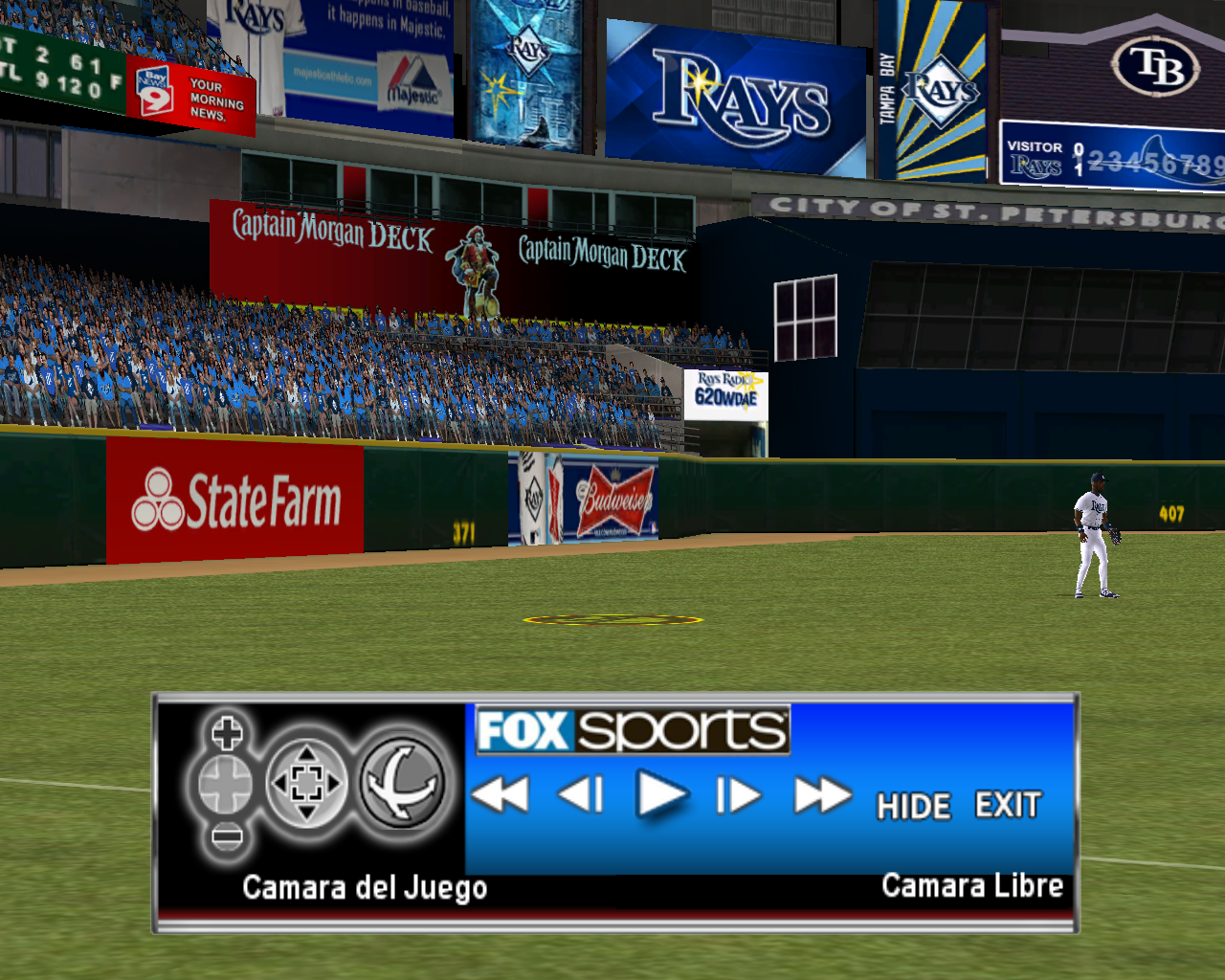Viewport: 1225px width, 980px height.
Task: Exit the replay viewer
Action: coord(1007,805)
